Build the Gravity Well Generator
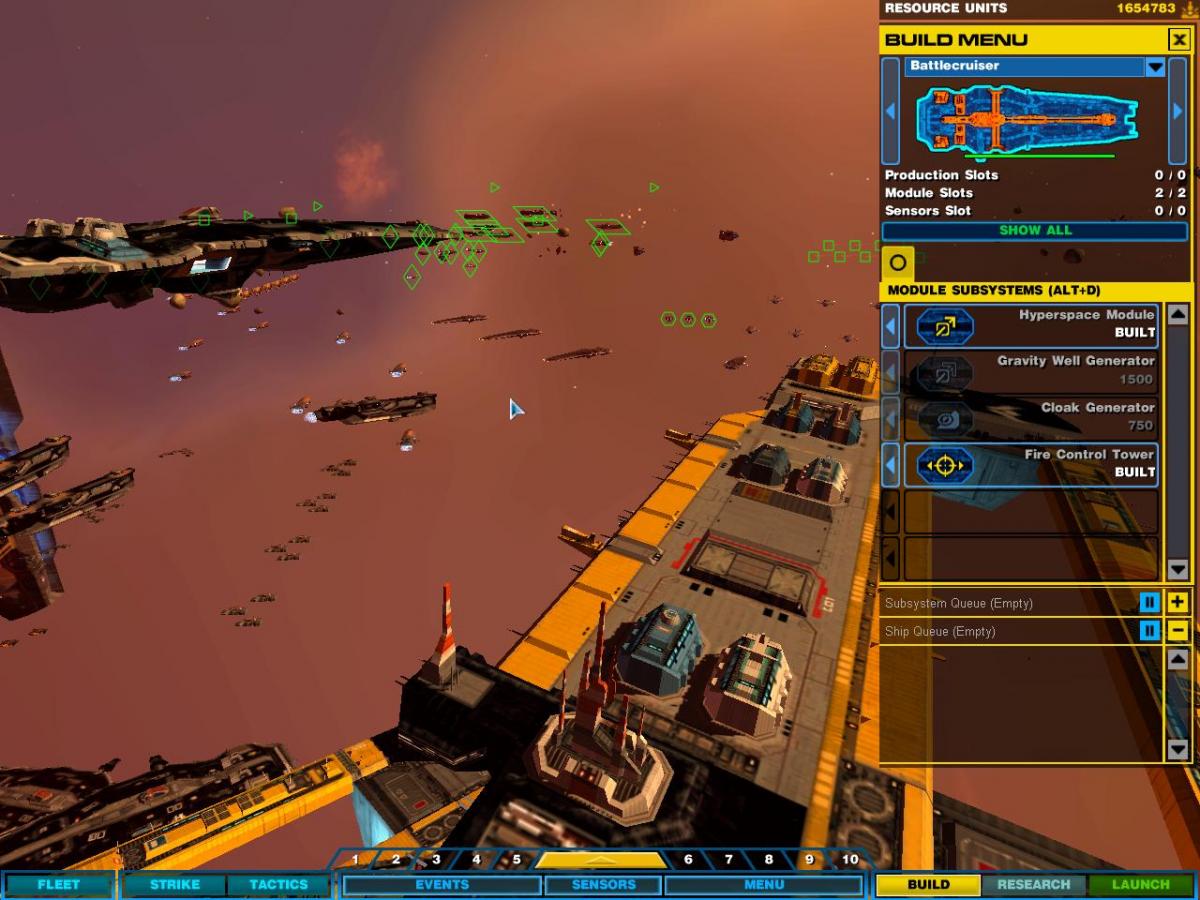The height and width of the screenshot is (900, 1200). pyautogui.click(x=1031, y=371)
